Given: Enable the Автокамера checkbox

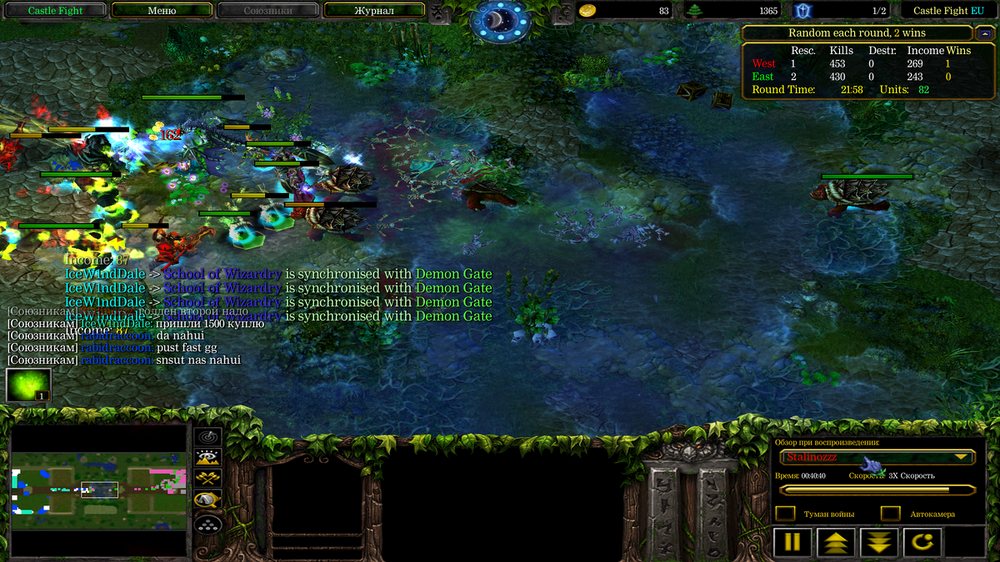Looking at the screenshot, I should 890,514.
